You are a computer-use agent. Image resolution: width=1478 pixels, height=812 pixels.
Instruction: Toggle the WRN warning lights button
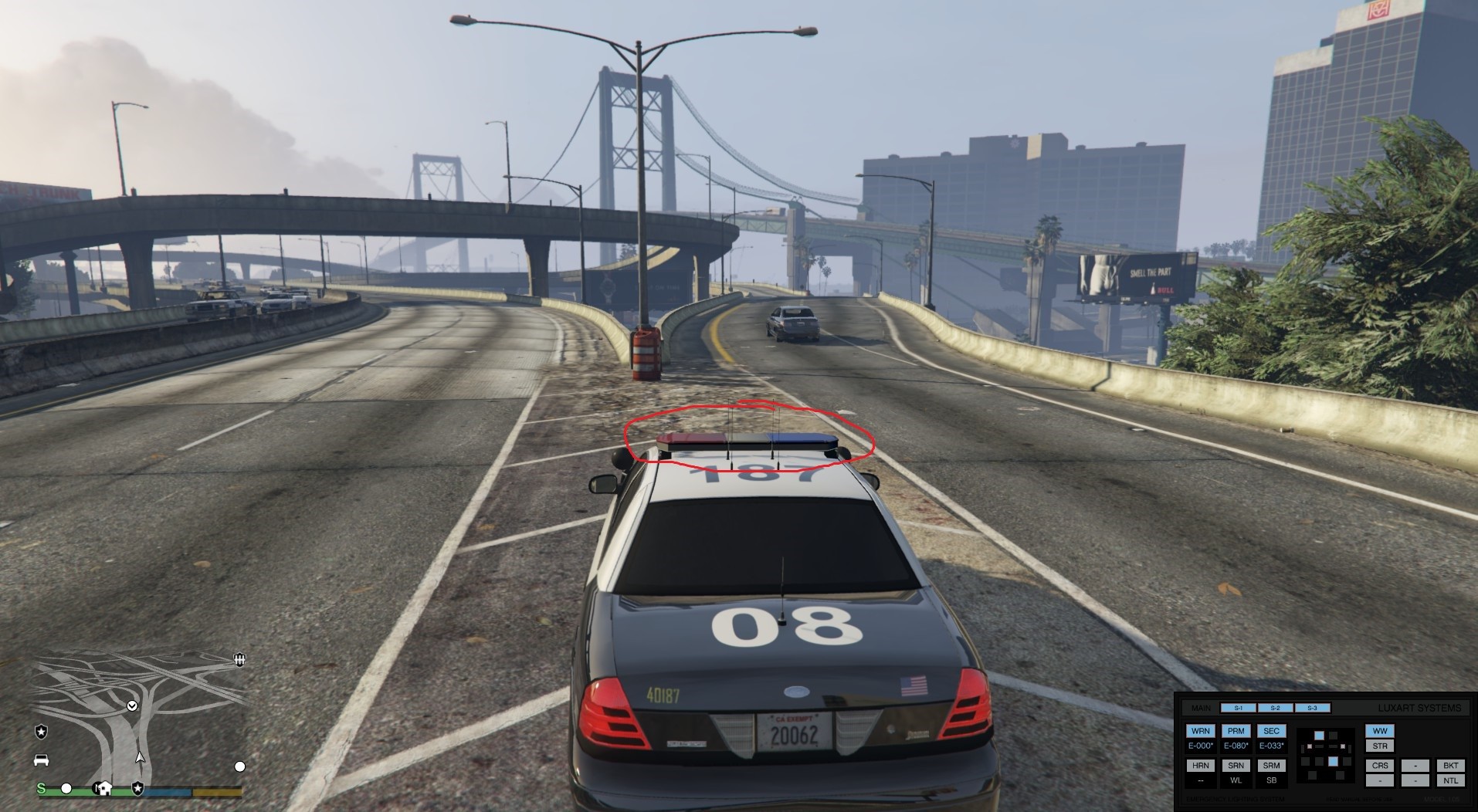coord(1200,731)
